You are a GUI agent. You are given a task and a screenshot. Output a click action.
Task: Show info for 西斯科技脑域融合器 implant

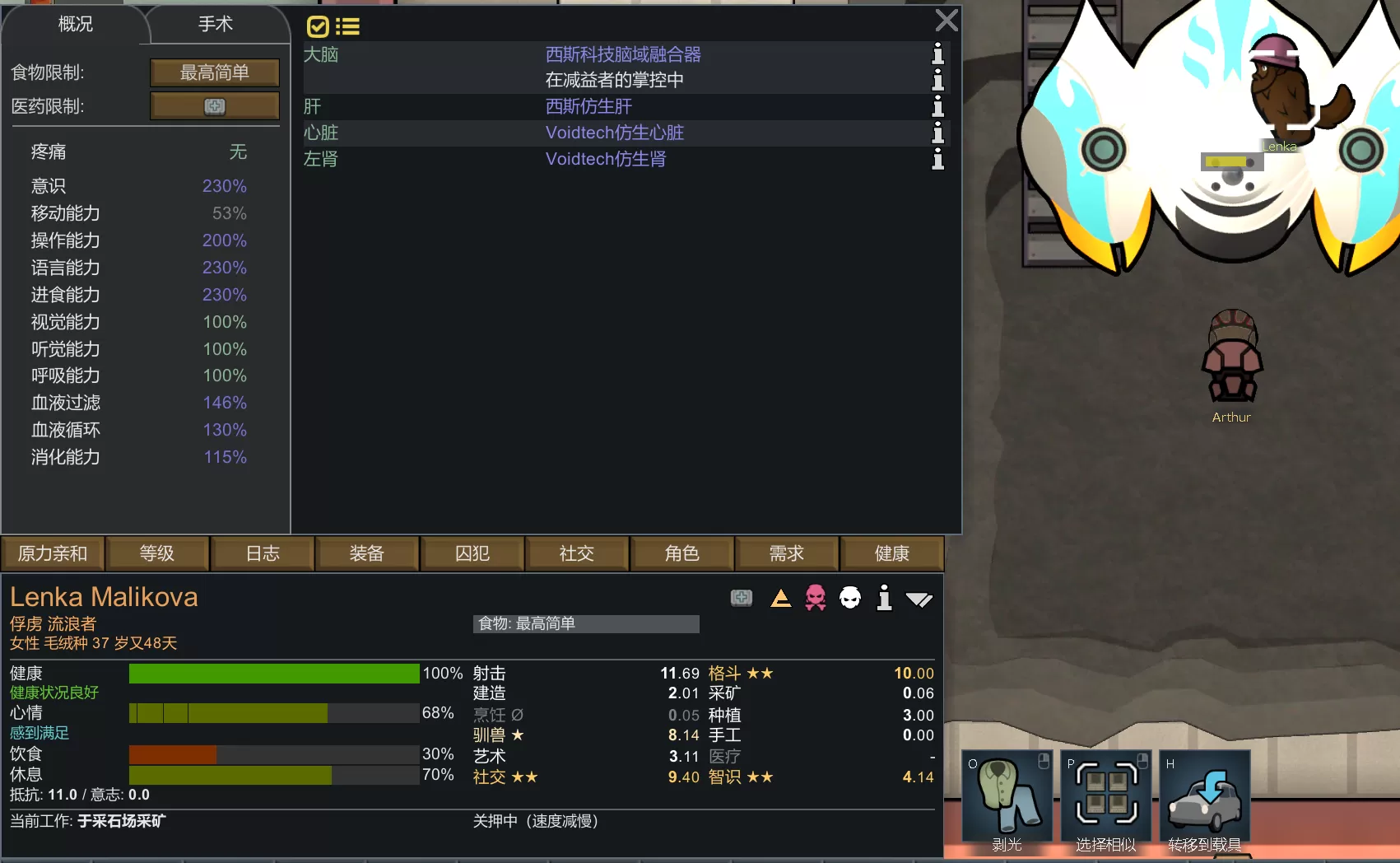pos(937,54)
